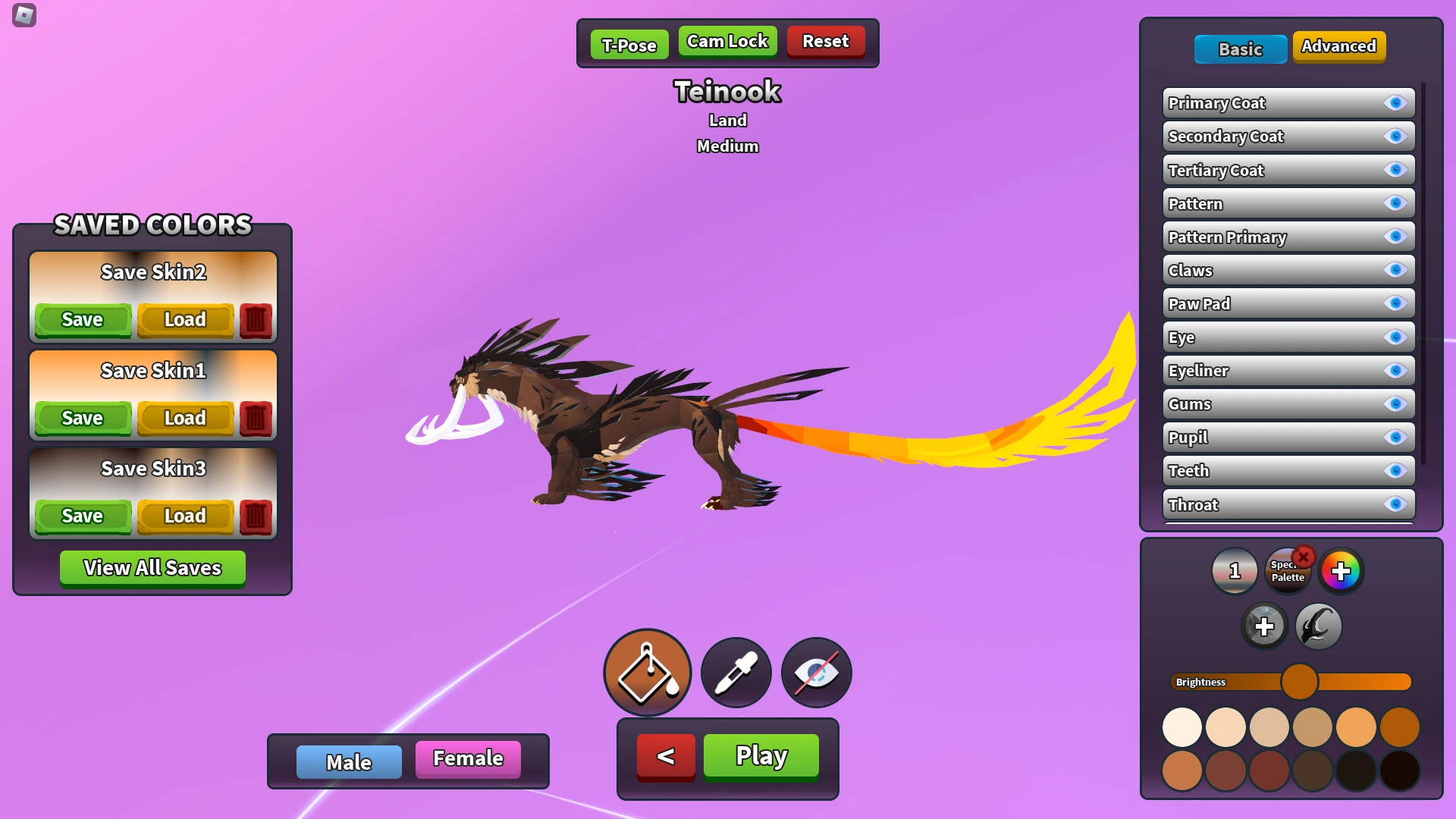Toggle Primary Coat visibility

tap(1395, 103)
